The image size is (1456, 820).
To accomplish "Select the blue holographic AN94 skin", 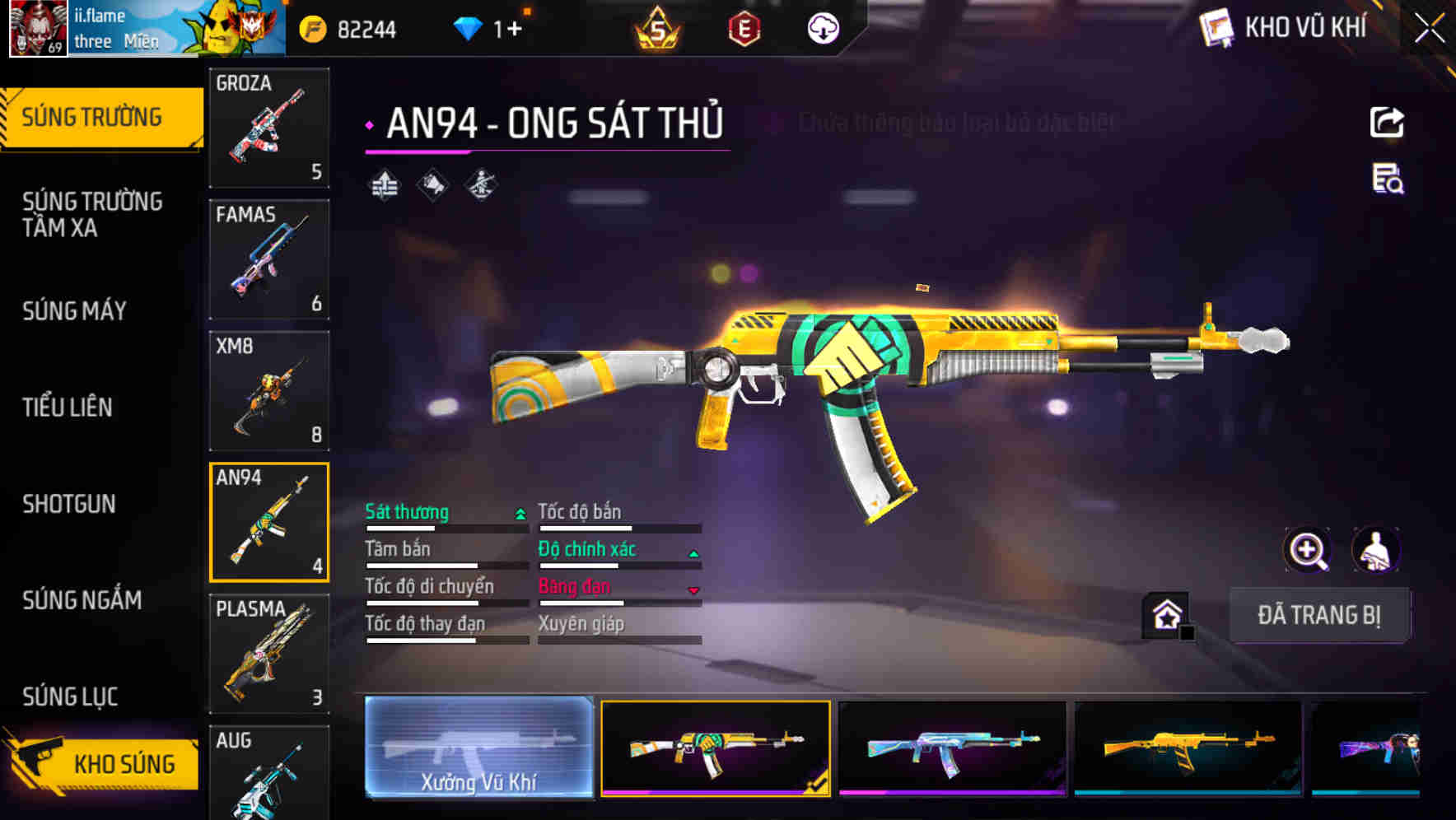I will point(952,748).
